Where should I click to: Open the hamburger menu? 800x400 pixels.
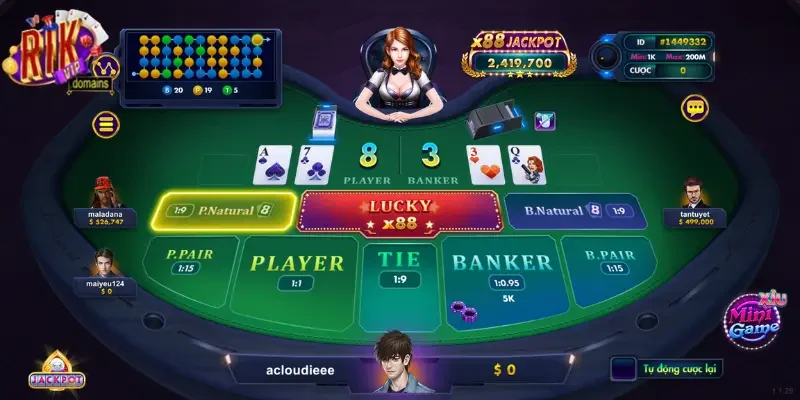click(105, 124)
